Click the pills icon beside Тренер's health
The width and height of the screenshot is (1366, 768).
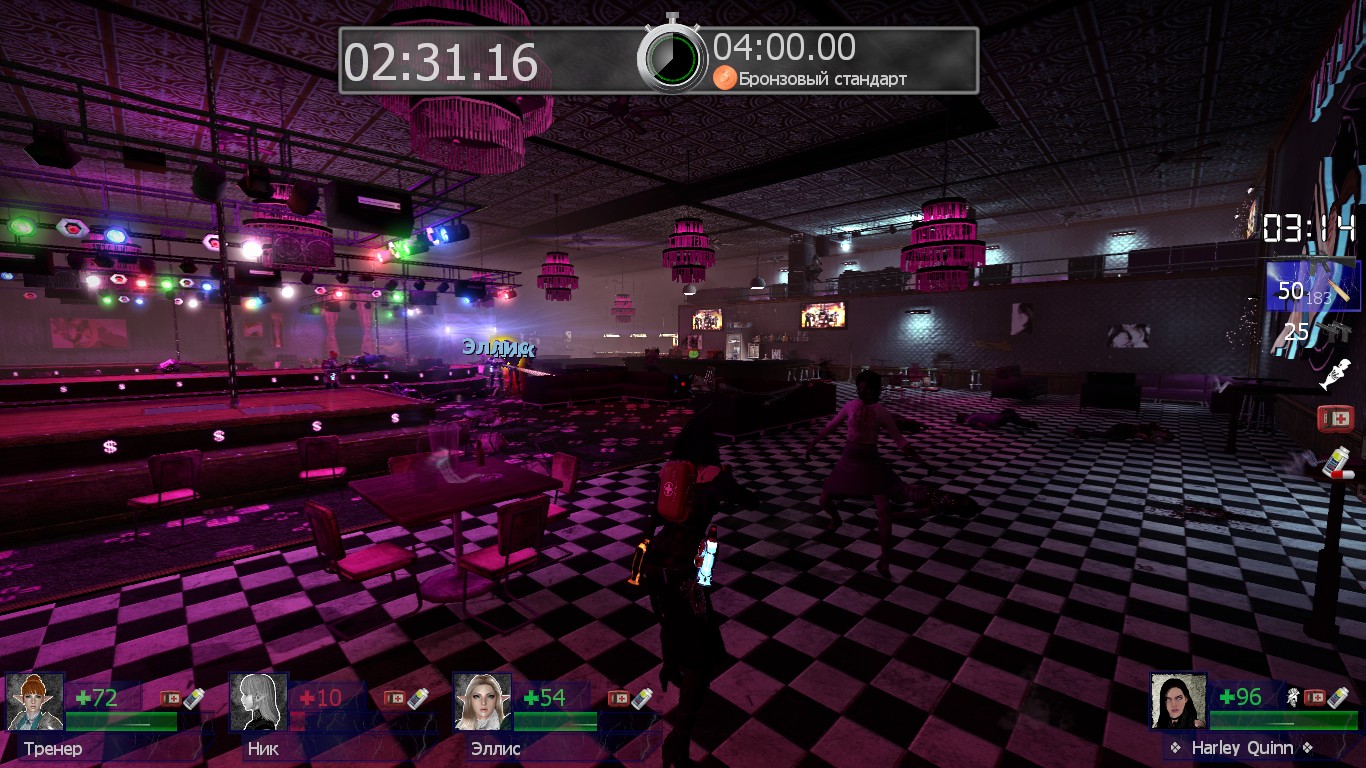point(193,698)
